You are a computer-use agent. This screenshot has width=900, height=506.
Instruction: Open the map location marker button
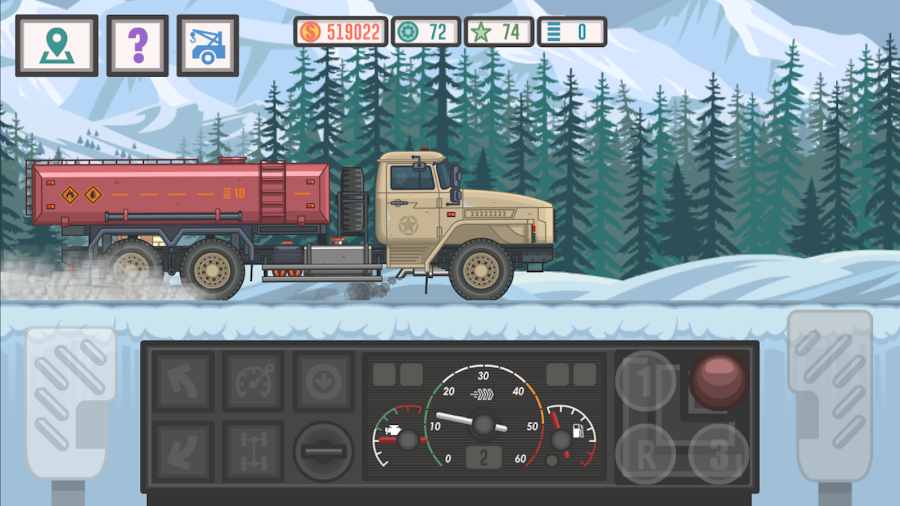coord(57,45)
